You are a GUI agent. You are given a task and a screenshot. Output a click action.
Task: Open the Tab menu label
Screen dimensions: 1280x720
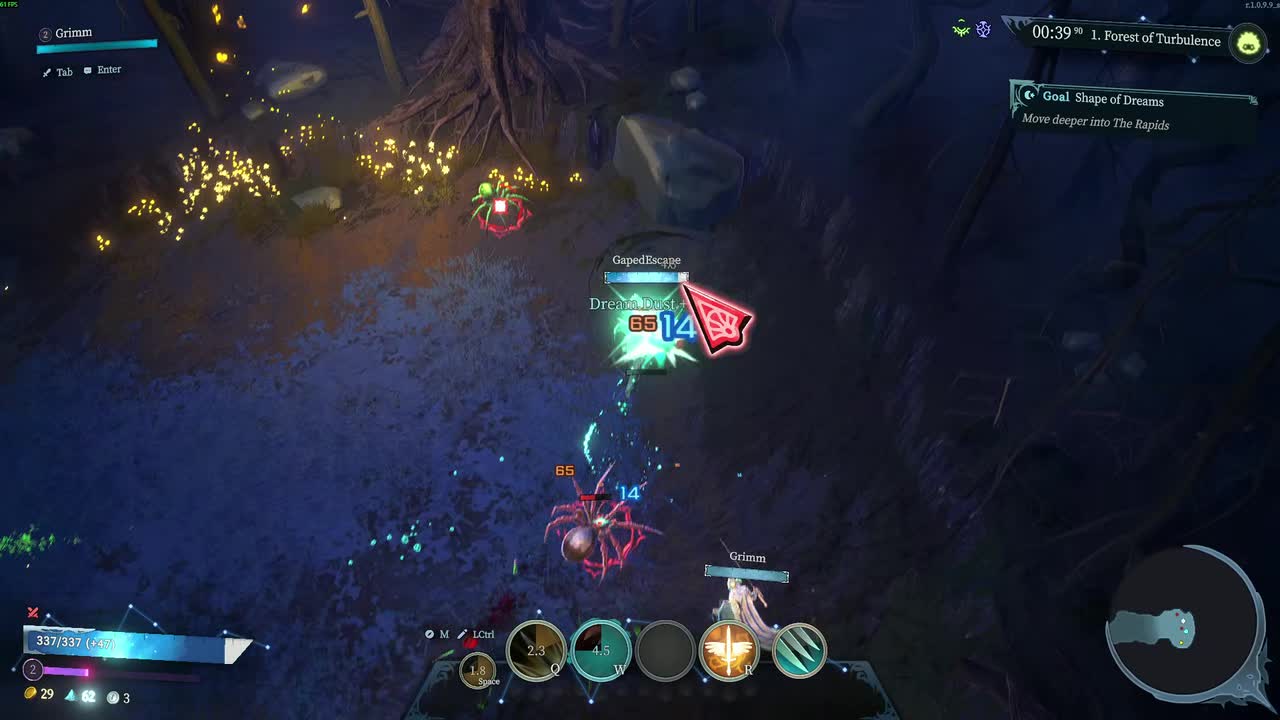point(58,71)
